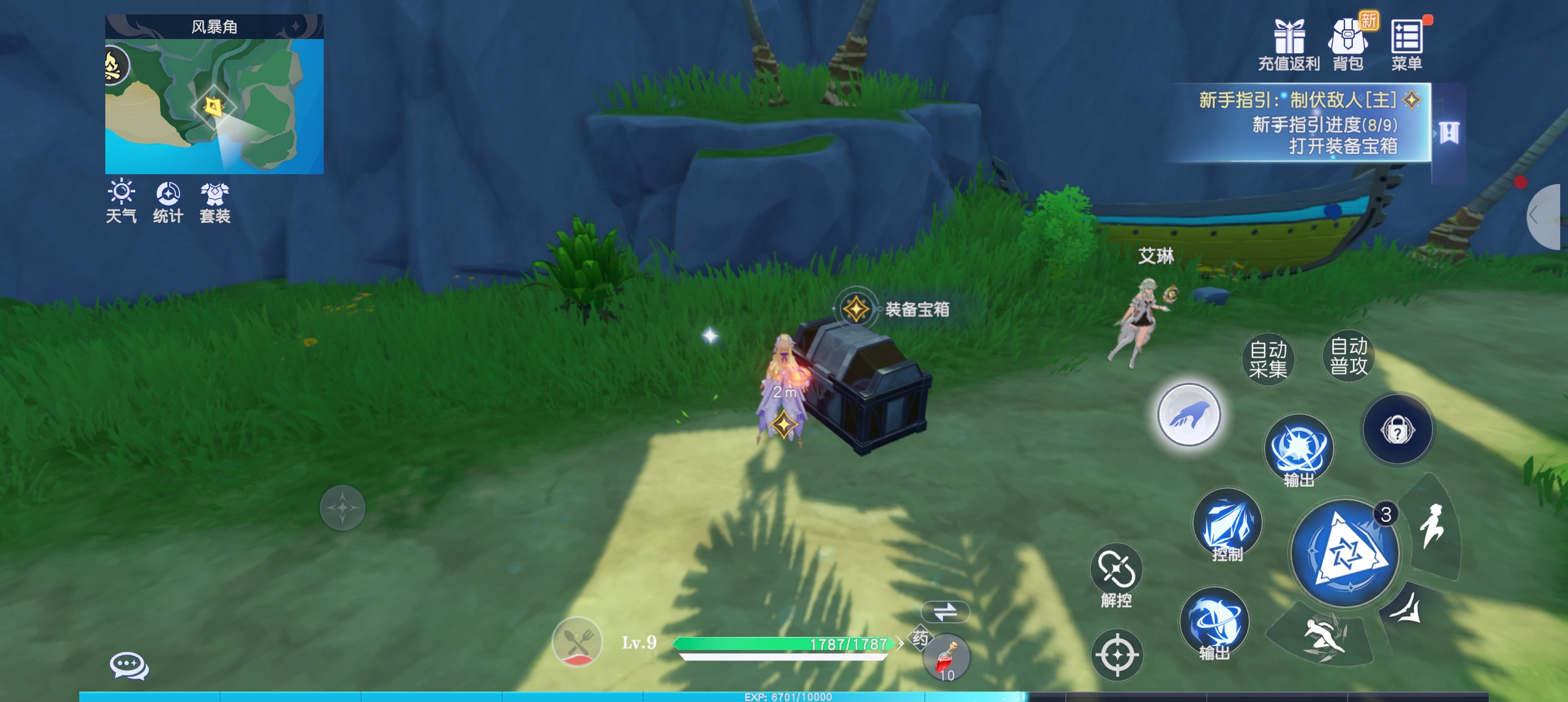Toggle 自动普攻 auto-attack
The image size is (1568, 702).
[x=1349, y=356]
